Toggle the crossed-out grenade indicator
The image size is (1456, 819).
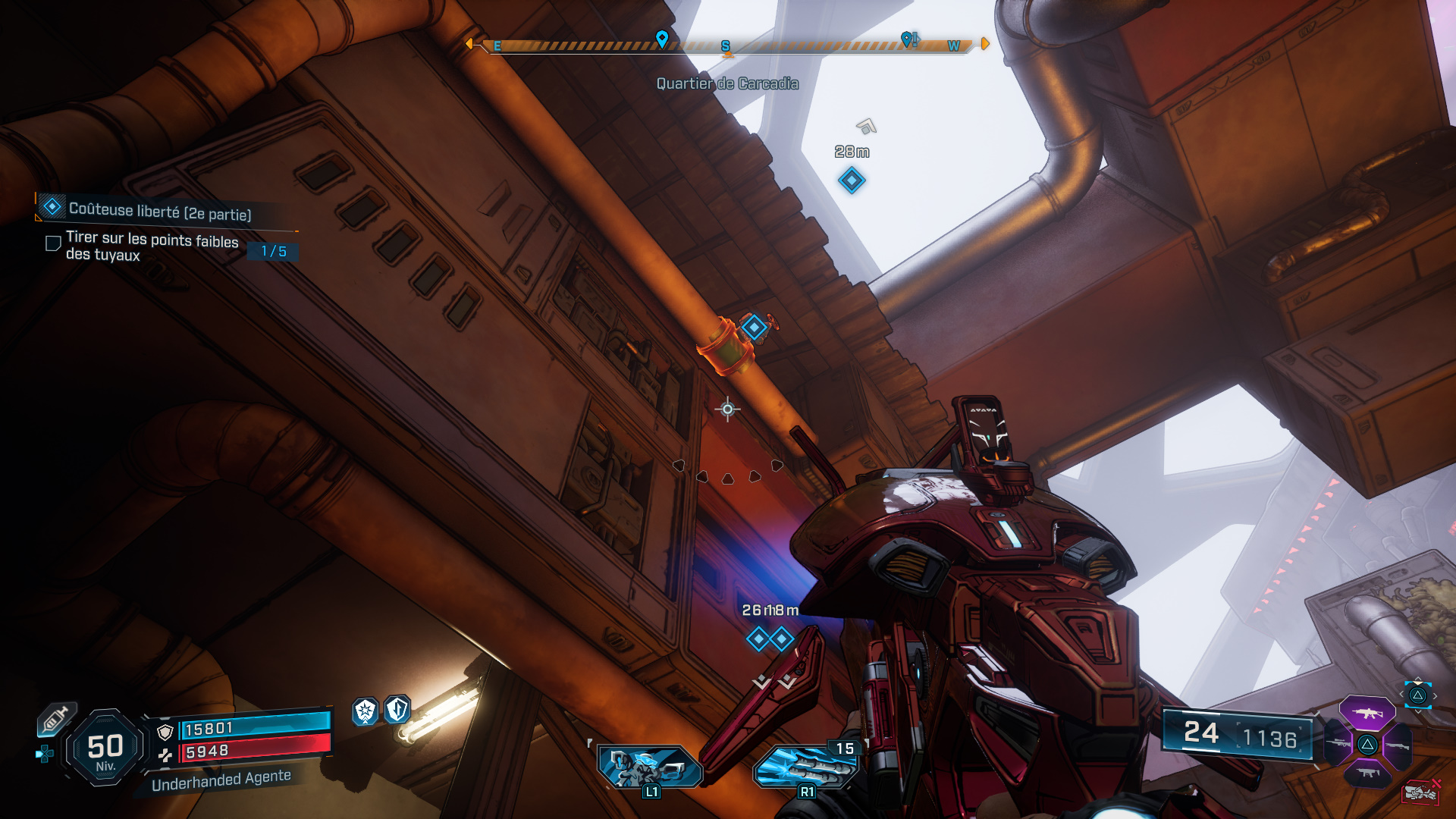click(x=1420, y=791)
